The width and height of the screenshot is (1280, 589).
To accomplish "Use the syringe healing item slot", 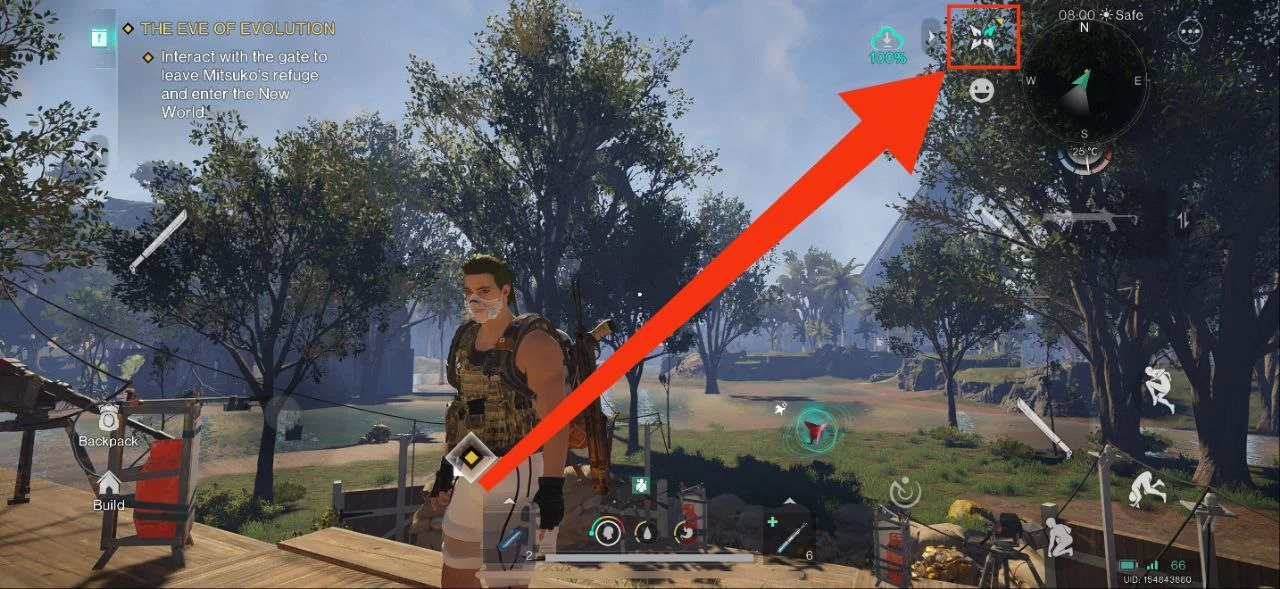I will [x=788, y=535].
